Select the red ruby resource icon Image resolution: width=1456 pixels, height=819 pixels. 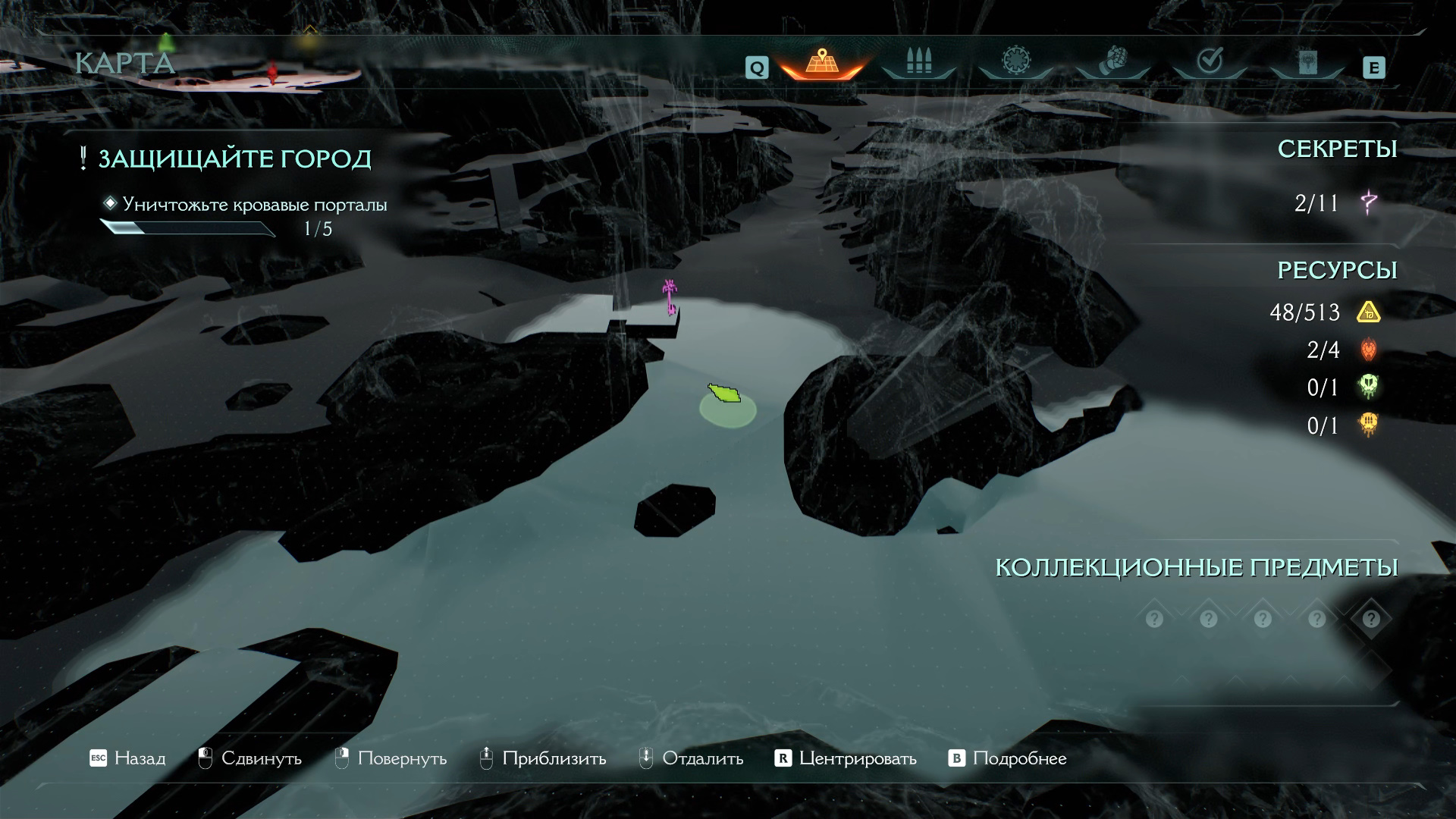tap(1369, 350)
